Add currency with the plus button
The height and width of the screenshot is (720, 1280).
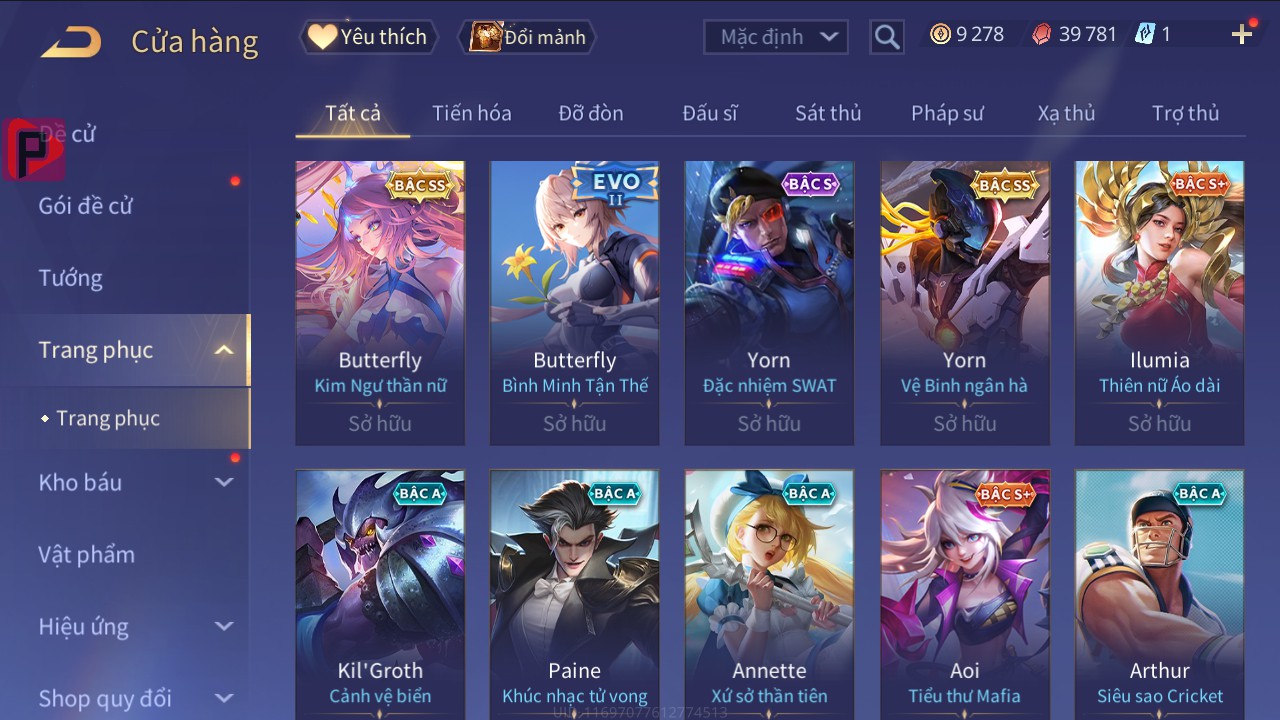[x=1242, y=35]
